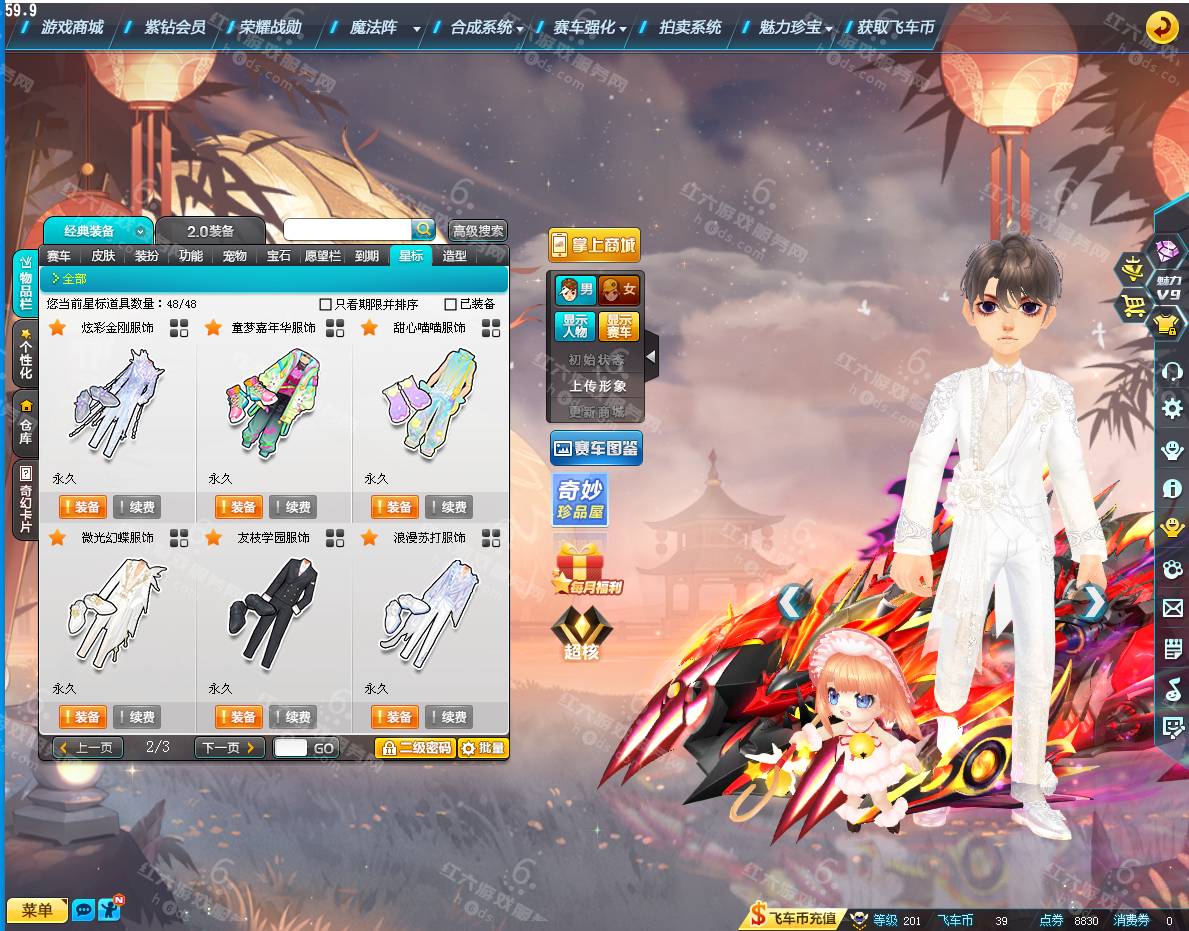
Task: Select the 宠物 category tab
Action: point(235,256)
